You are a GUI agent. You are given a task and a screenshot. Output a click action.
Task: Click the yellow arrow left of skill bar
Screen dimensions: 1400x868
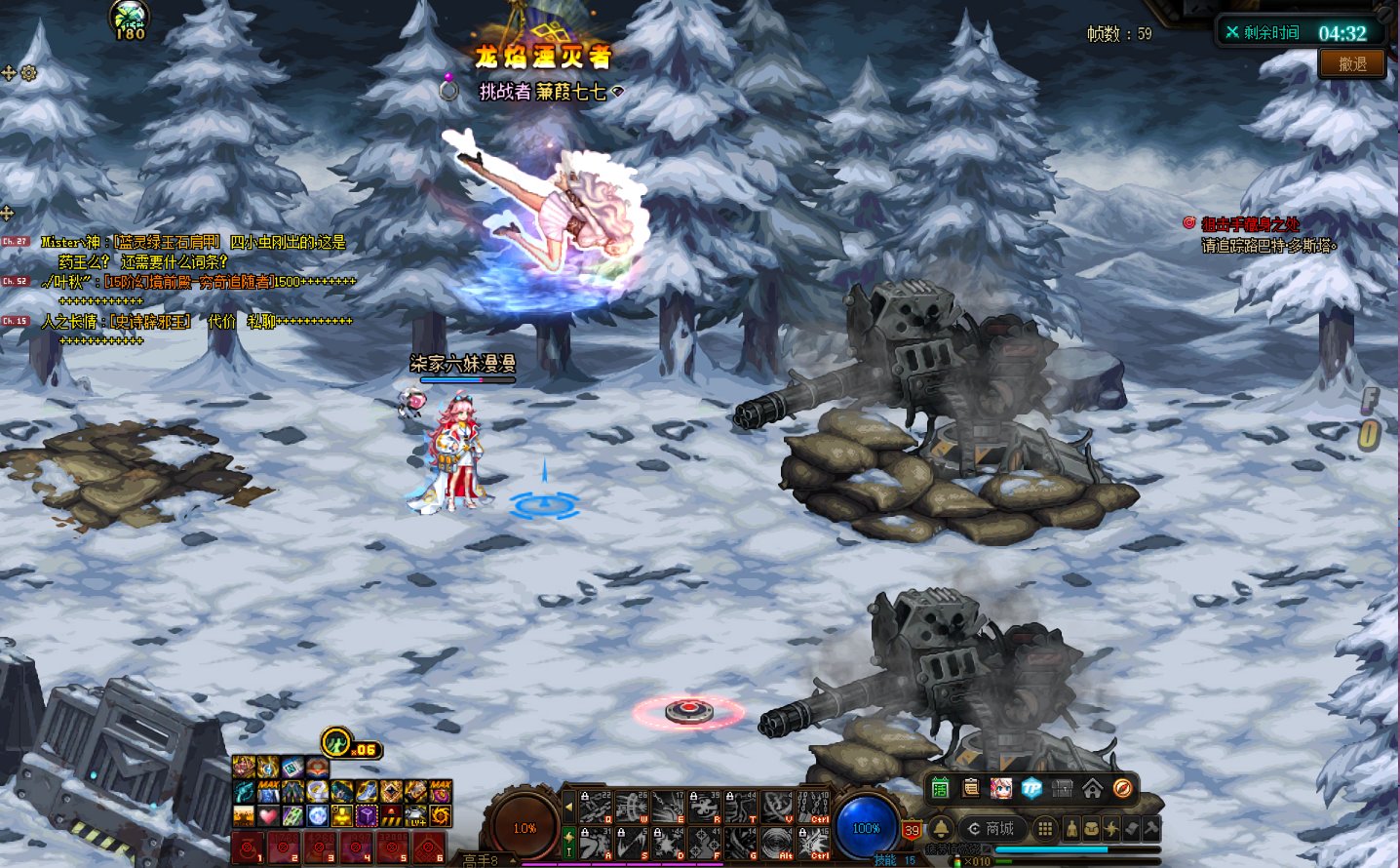tap(569, 808)
